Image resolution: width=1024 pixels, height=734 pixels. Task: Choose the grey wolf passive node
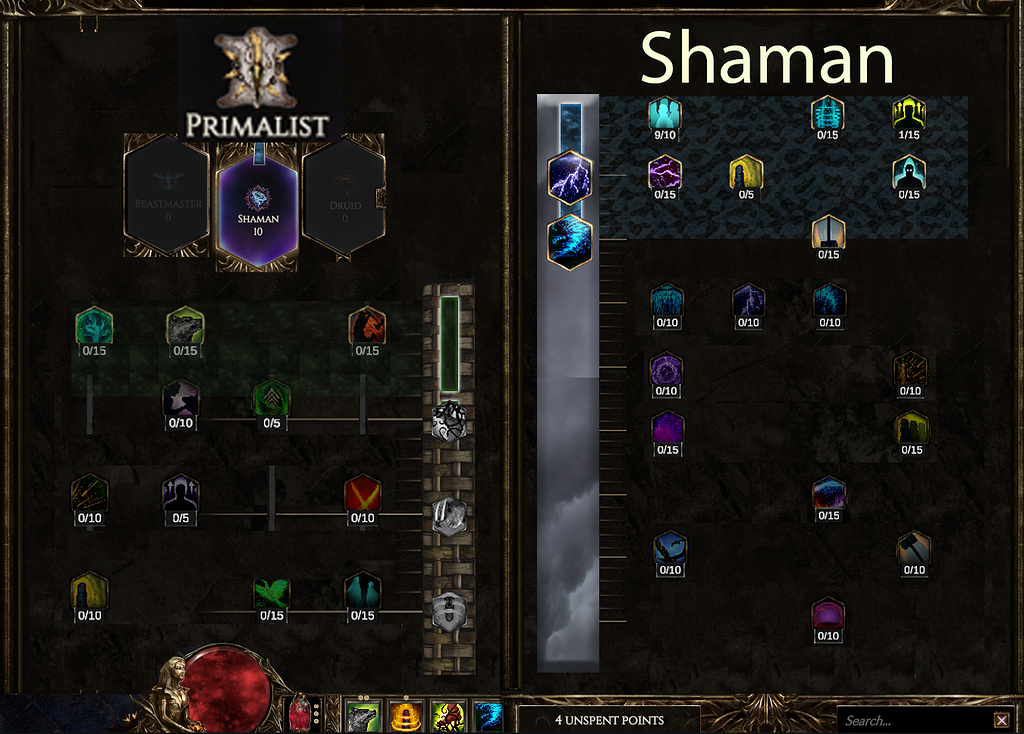[185, 328]
